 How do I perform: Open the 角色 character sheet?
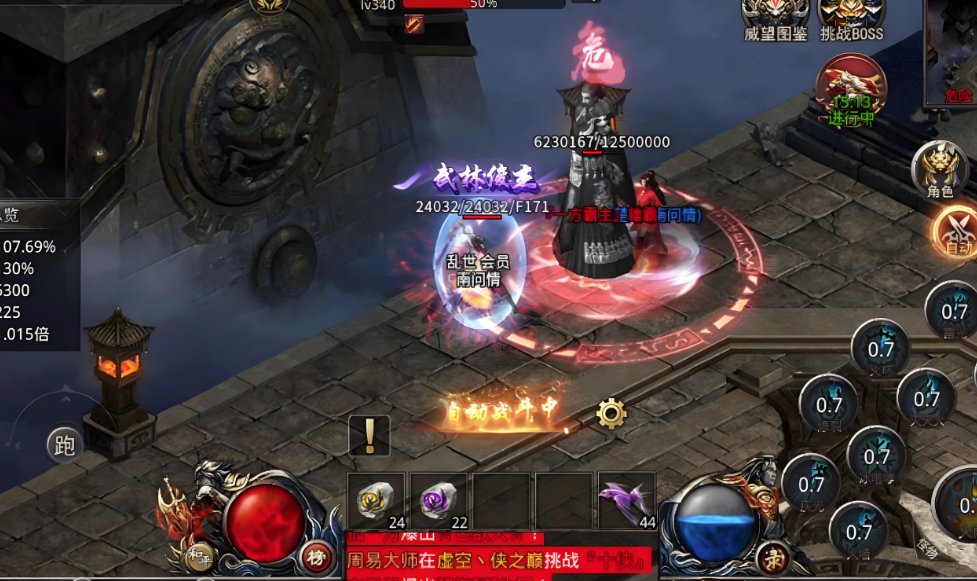coord(939,167)
